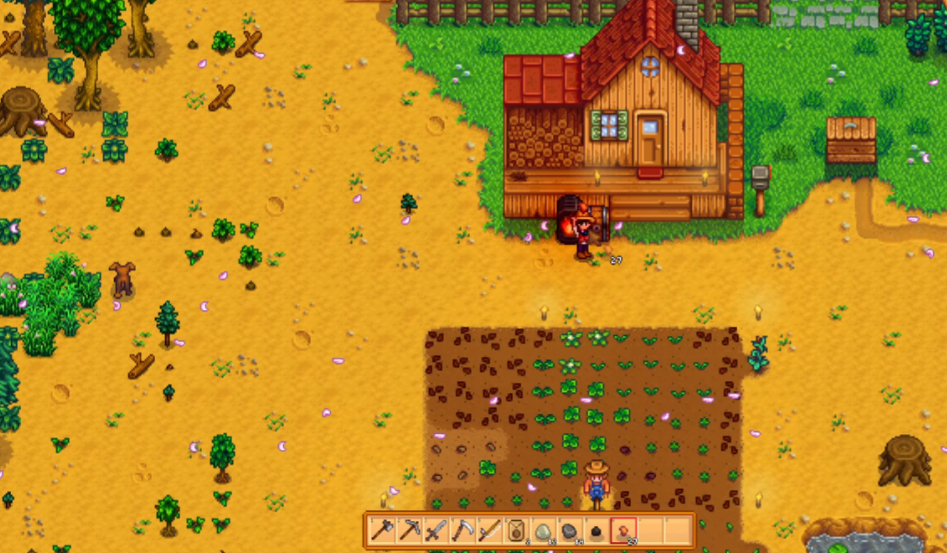Select the axe in the hotbar
This screenshot has width=947, height=553.
coord(381,530)
